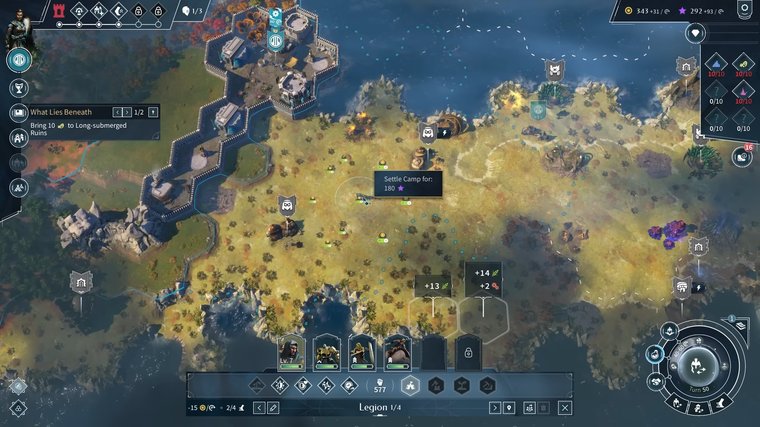Select the hero portrait in the Legion army
The height and width of the screenshot is (427, 760).
291,351
